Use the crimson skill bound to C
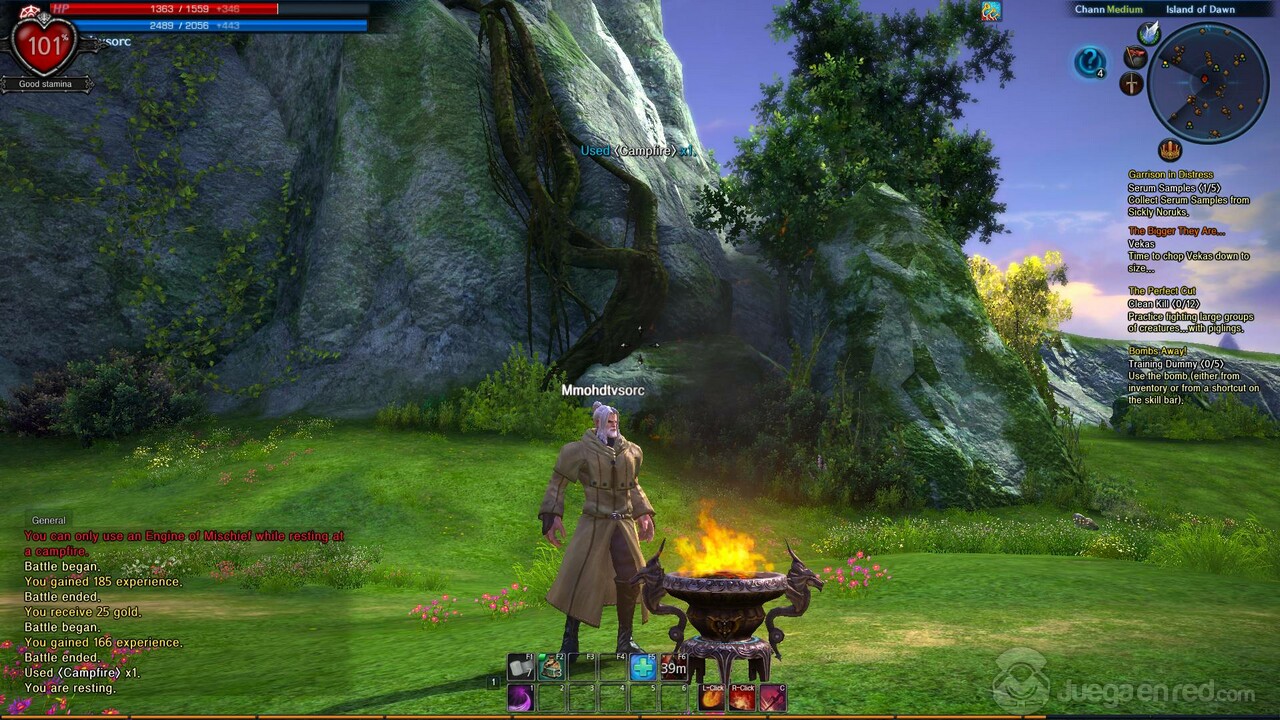Viewport: 1280px width, 720px height. click(772, 698)
